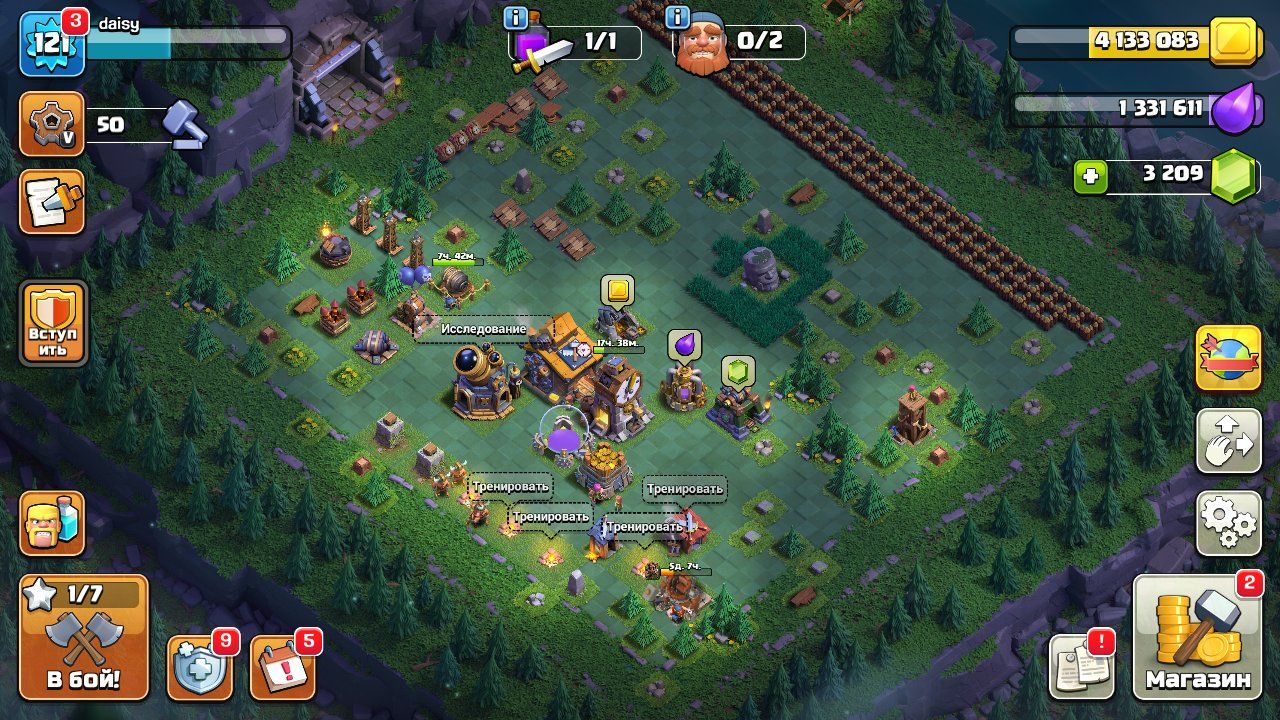This screenshot has height=720, width=1280.
Task: Show info for the battle machine counter
Action: click(x=516, y=18)
